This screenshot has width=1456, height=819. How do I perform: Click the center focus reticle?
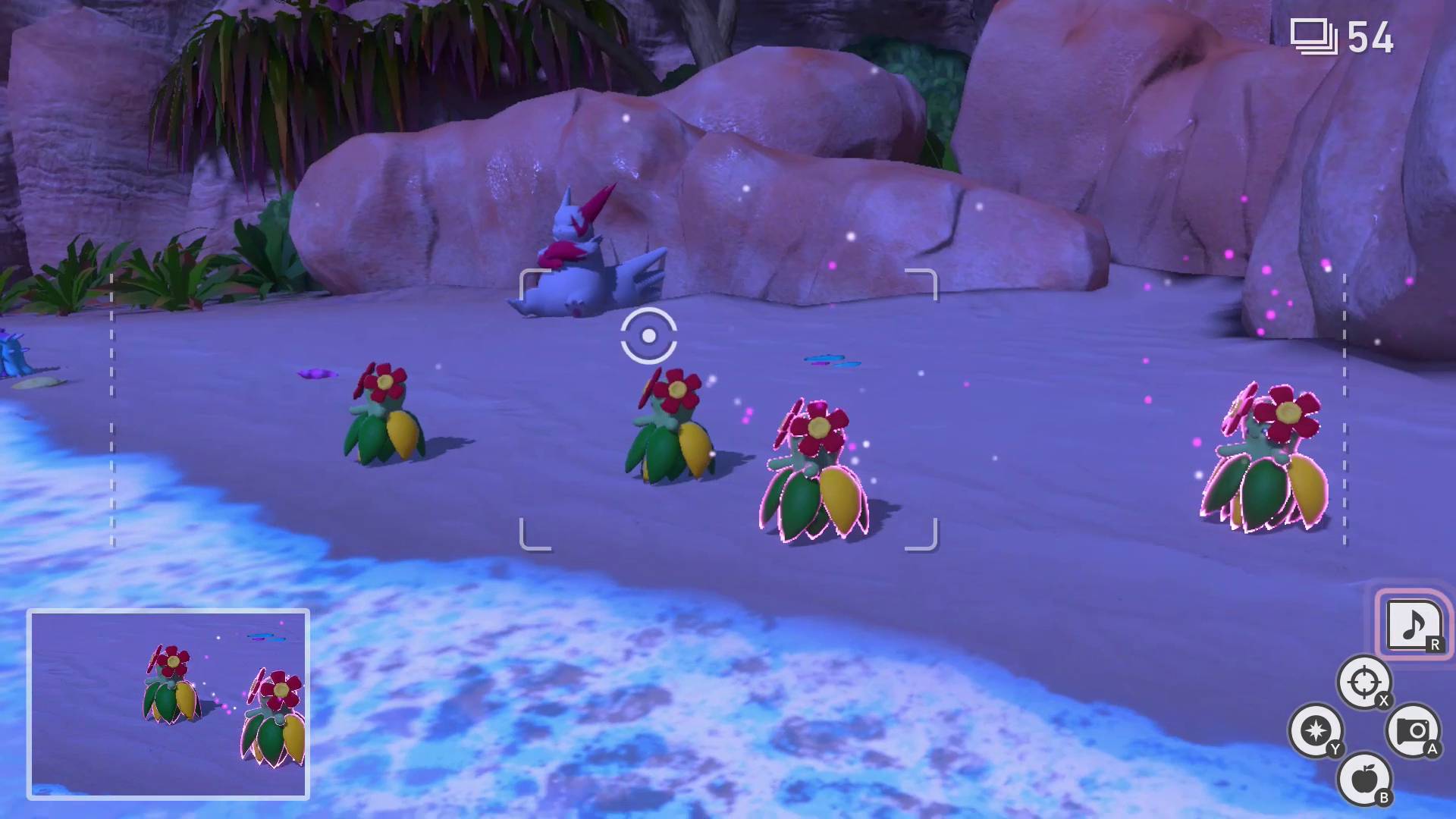click(x=648, y=334)
